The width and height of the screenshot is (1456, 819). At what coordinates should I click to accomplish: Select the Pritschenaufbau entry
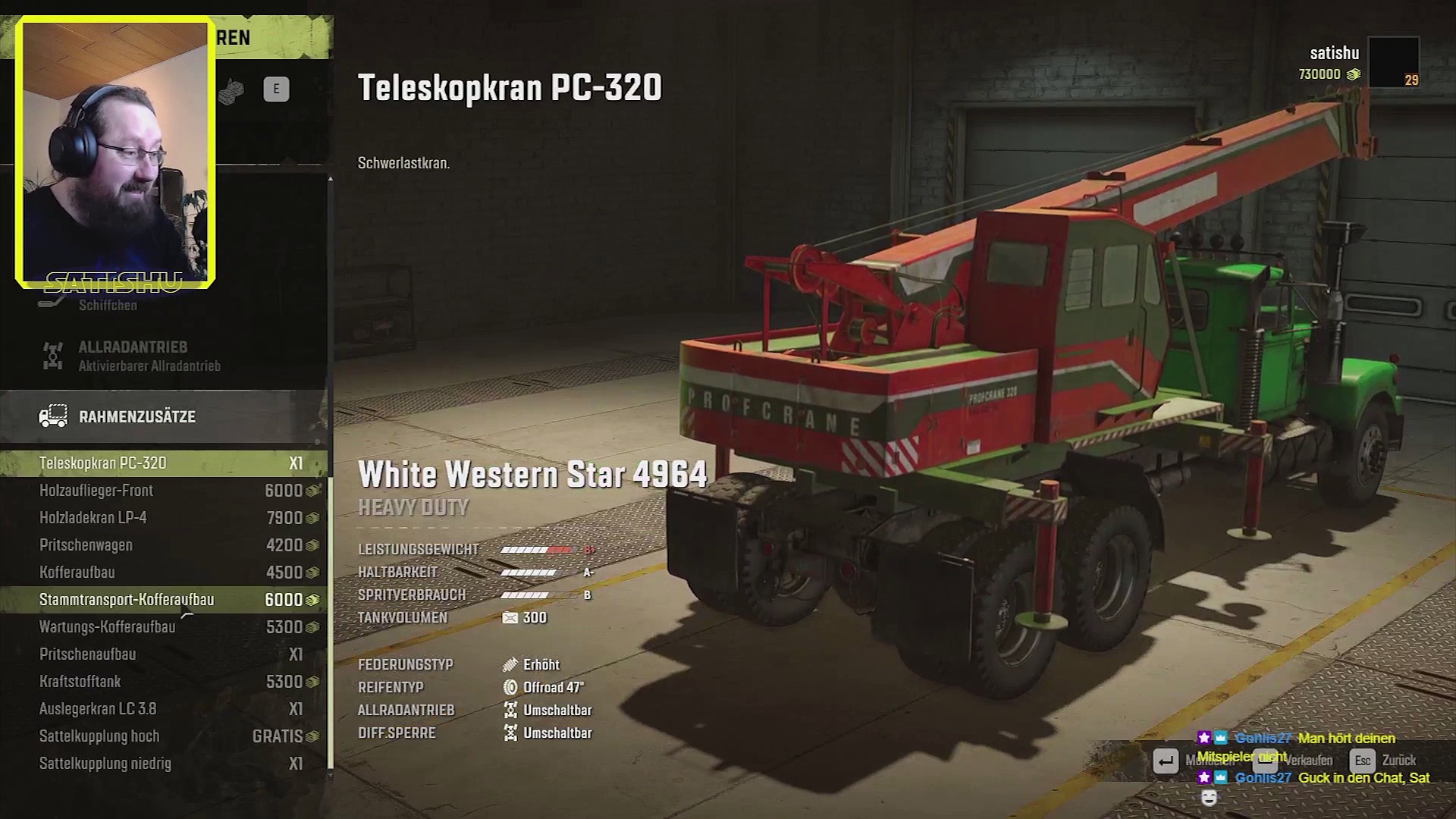point(163,654)
